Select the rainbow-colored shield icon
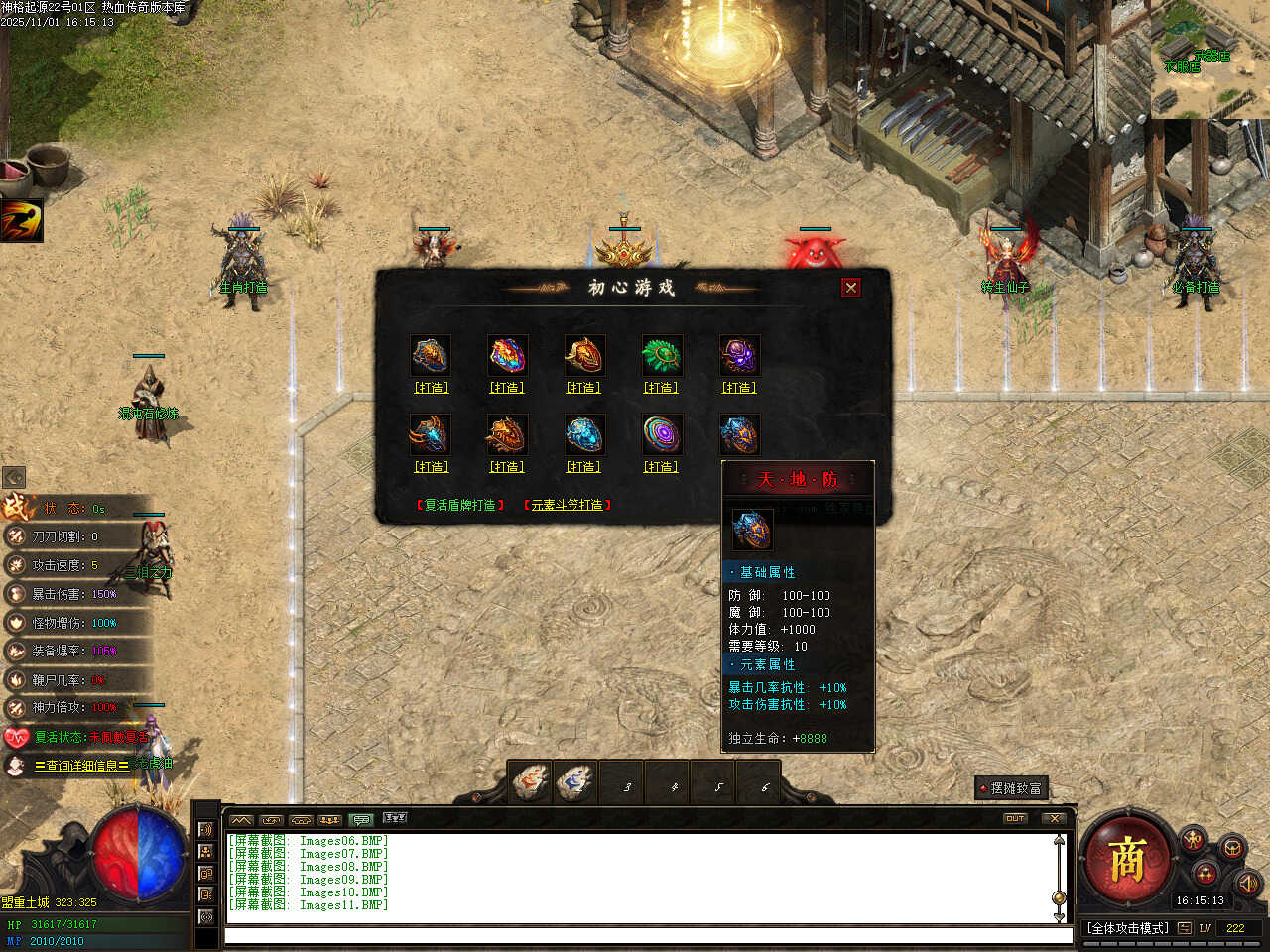Image resolution: width=1270 pixels, height=952 pixels. pos(507,355)
